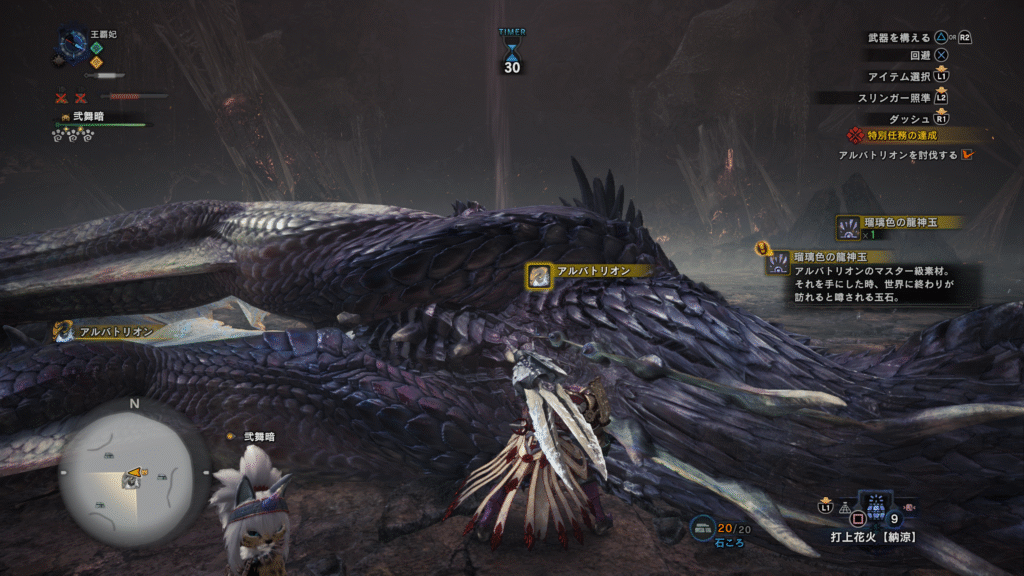
Task: Click the orange diamond status icon
Action: pos(96,62)
